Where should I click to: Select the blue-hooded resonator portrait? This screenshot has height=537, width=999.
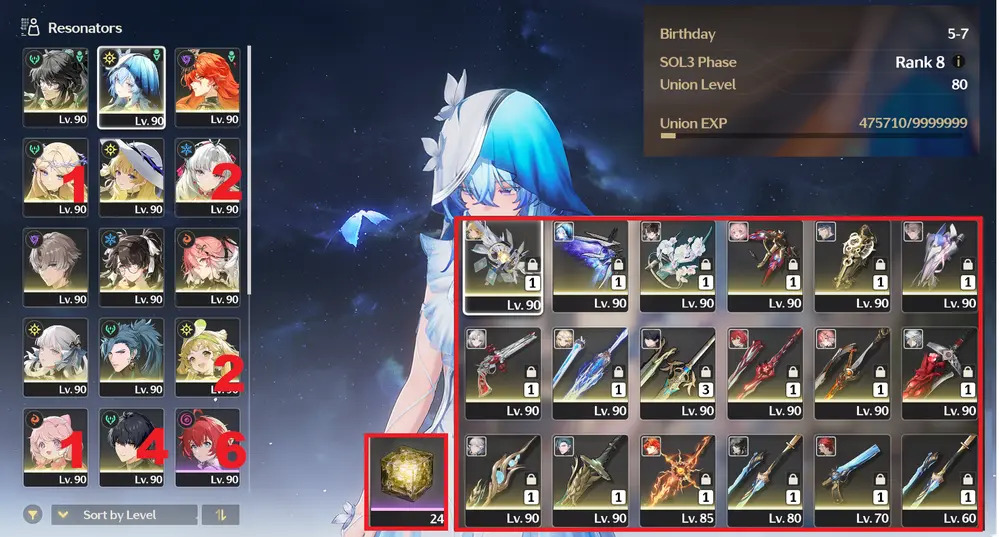pyautogui.click(x=131, y=86)
